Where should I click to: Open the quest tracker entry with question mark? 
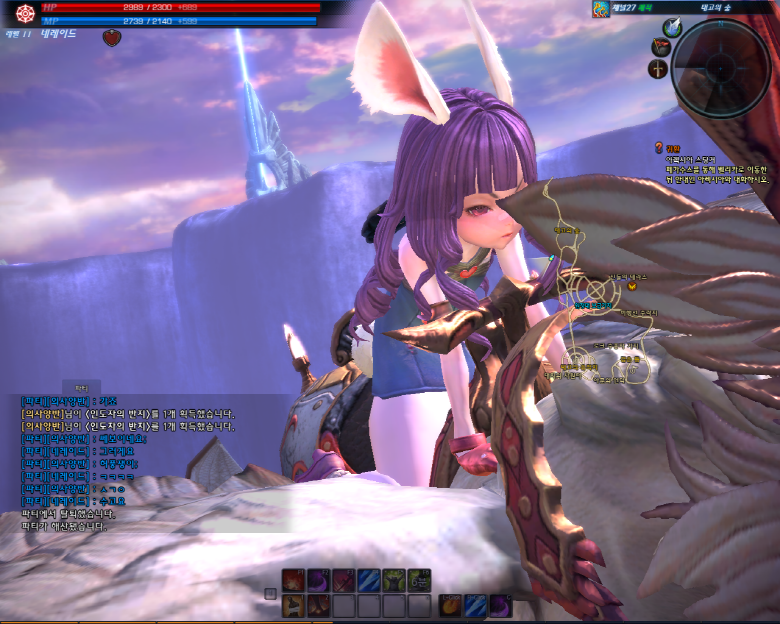[660, 147]
